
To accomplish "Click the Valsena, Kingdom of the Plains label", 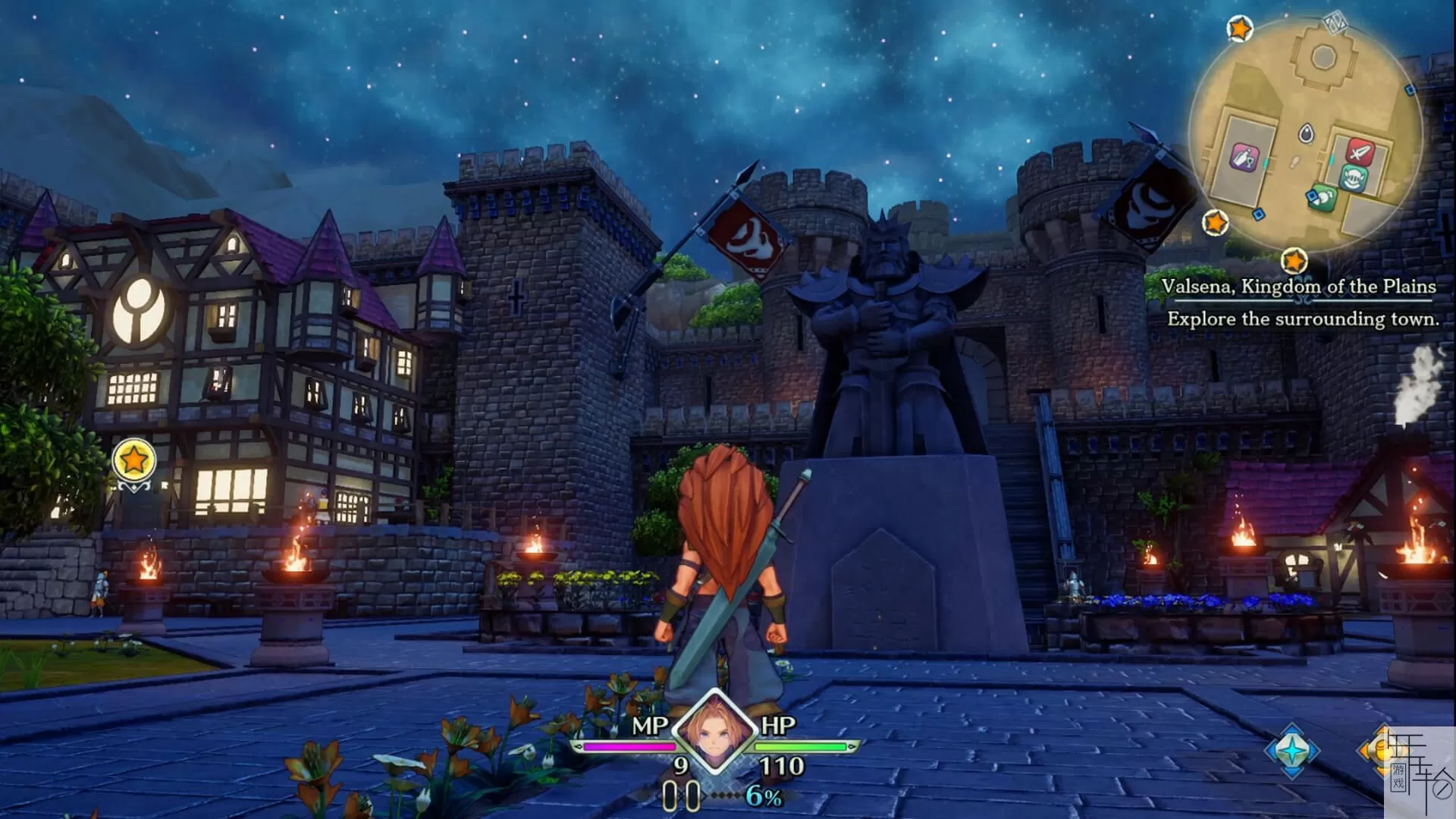I will [1298, 287].
